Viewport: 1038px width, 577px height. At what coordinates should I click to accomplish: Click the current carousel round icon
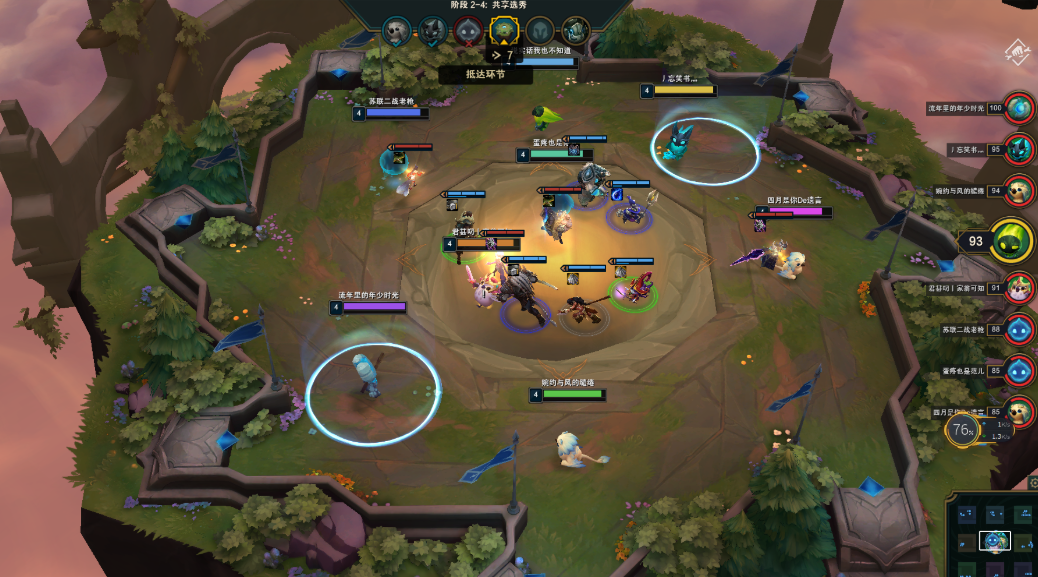(x=503, y=31)
